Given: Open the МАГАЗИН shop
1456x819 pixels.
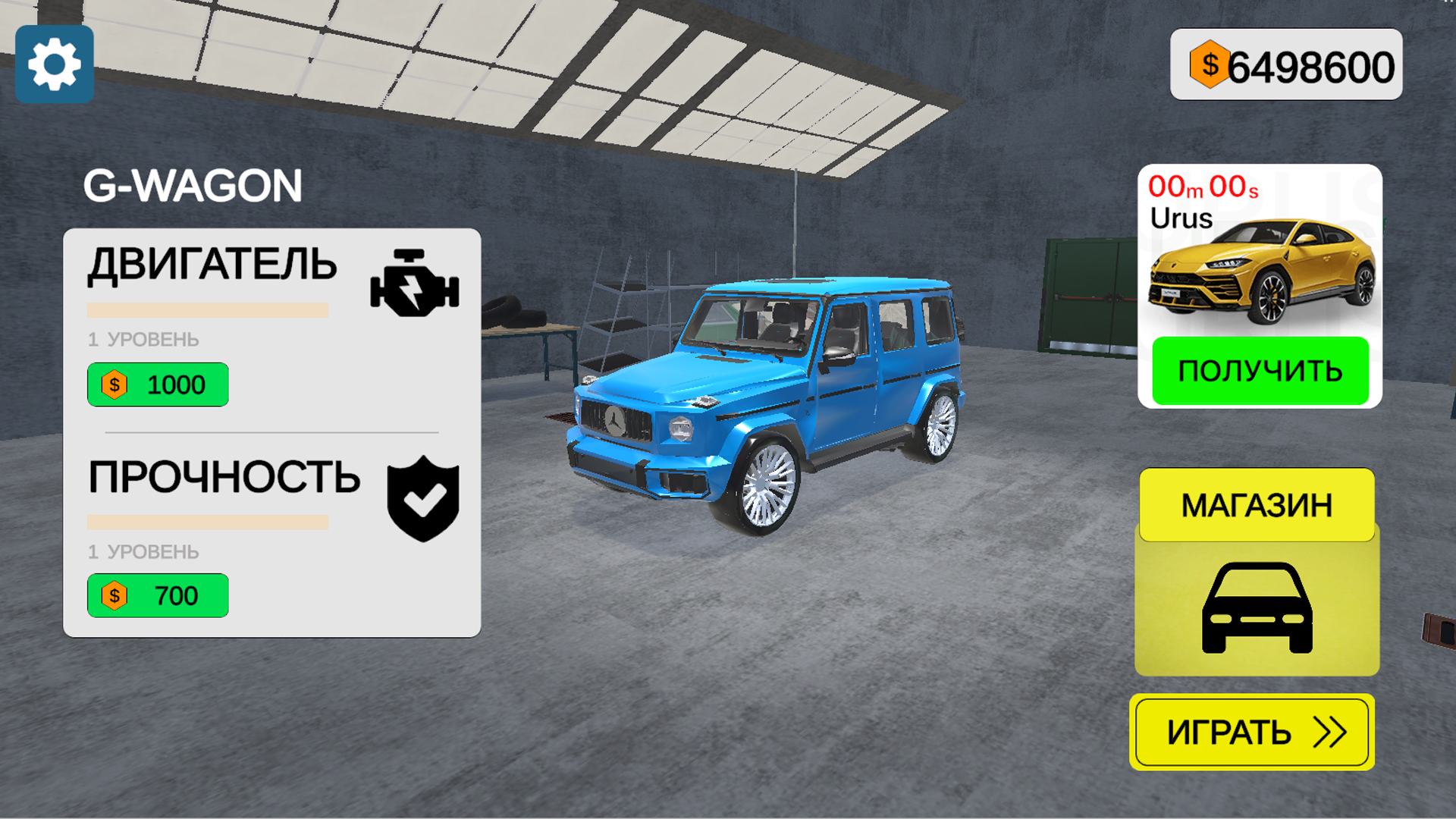Looking at the screenshot, I should click(x=1256, y=505).
